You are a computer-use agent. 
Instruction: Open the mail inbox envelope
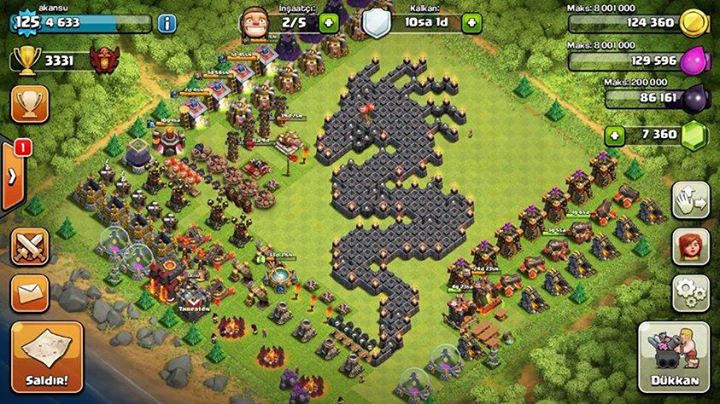[x=30, y=293]
